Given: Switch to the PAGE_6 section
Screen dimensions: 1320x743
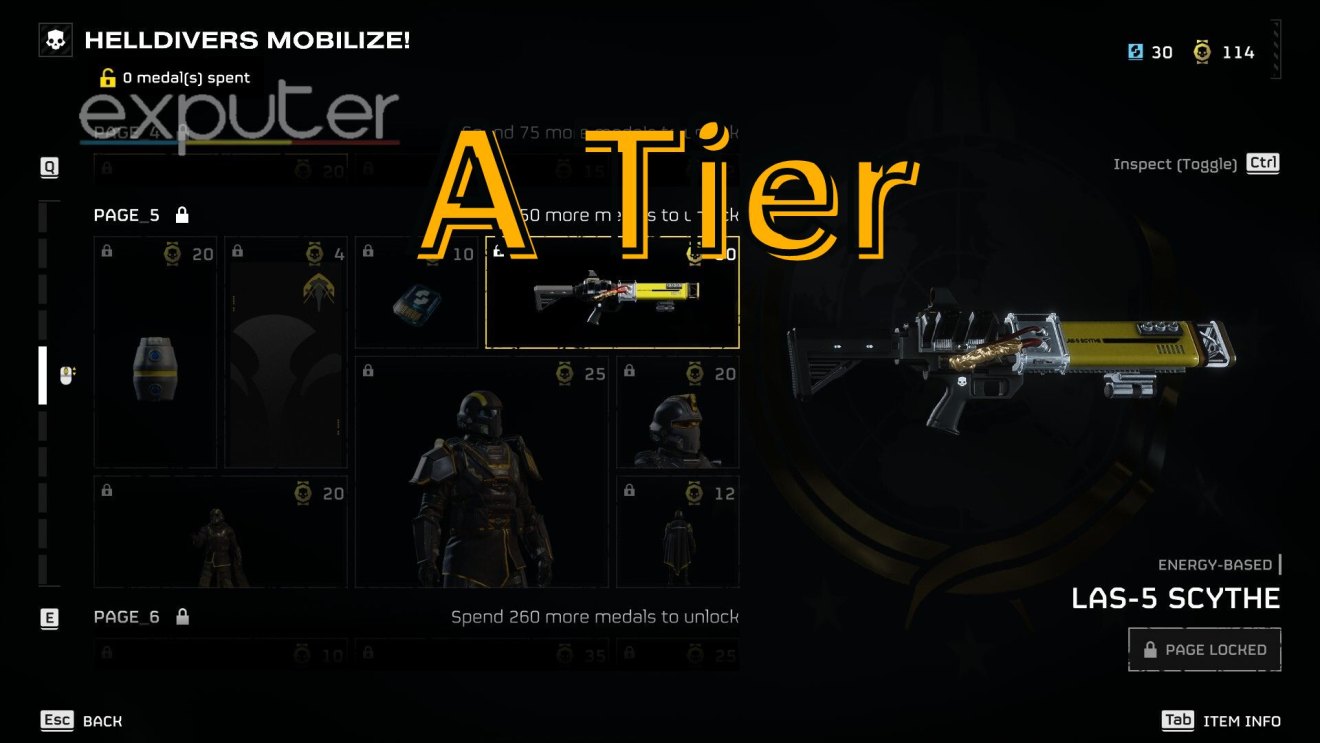Looking at the screenshot, I should point(127,616).
